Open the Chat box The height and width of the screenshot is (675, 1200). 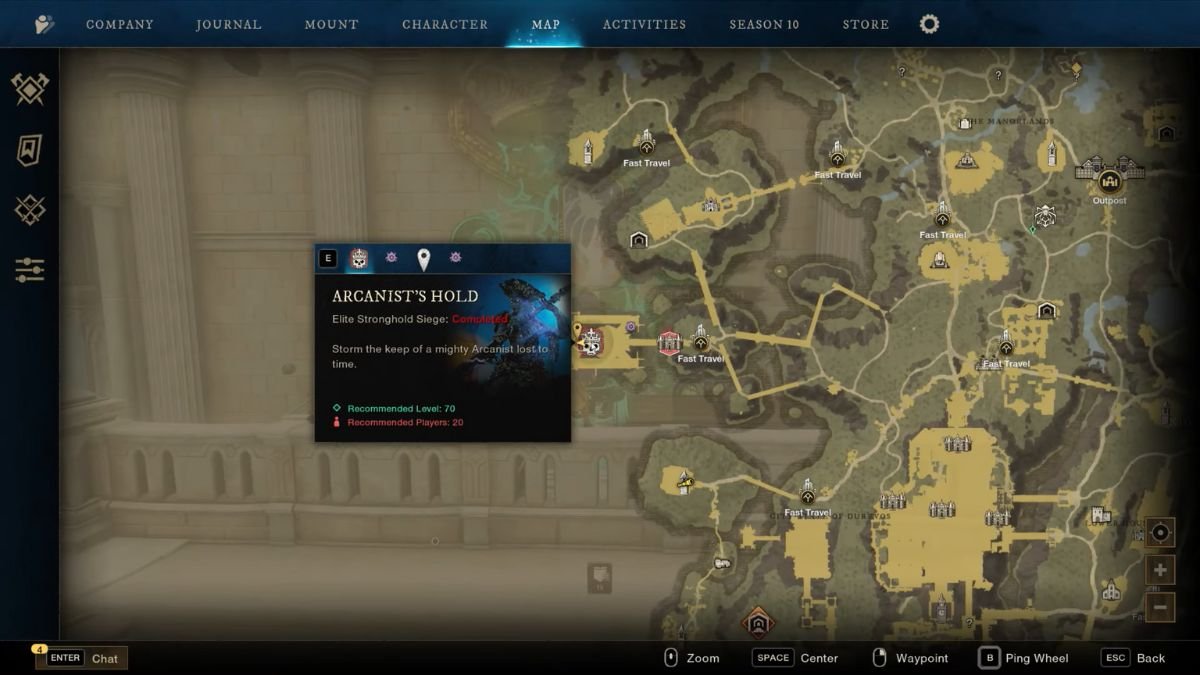(x=82, y=658)
